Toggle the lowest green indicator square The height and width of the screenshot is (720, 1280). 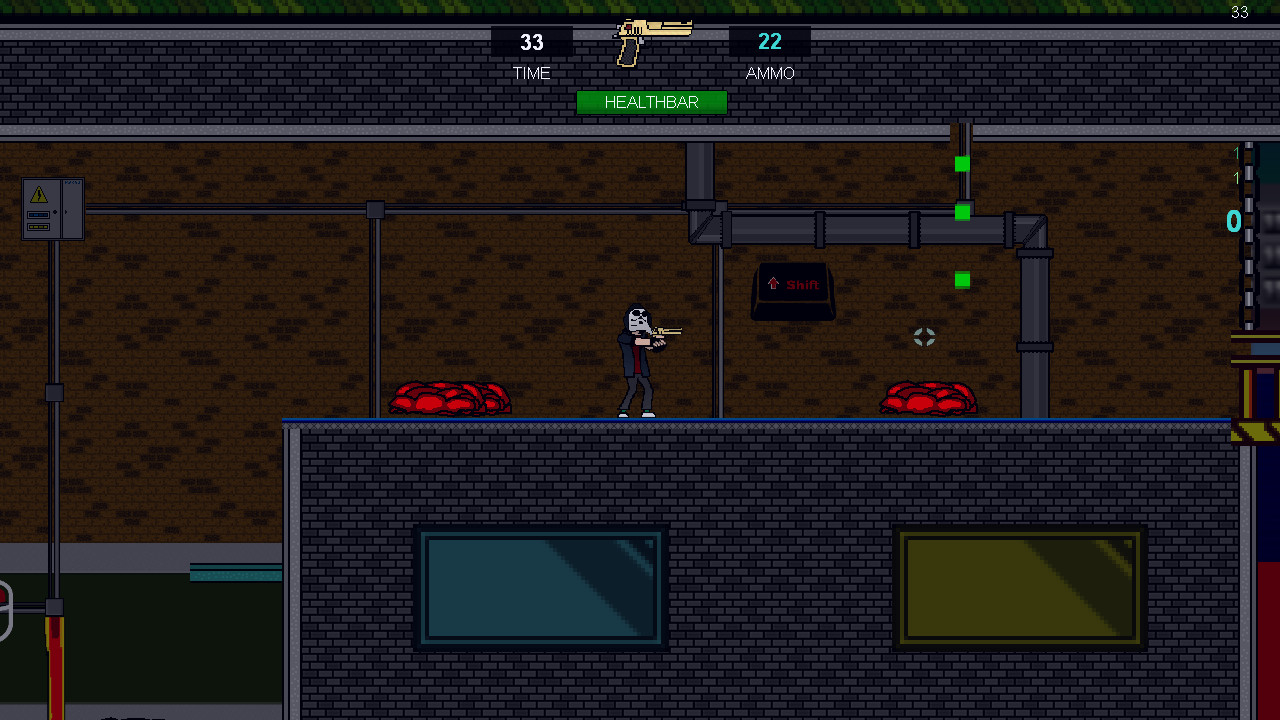[x=961, y=280]
